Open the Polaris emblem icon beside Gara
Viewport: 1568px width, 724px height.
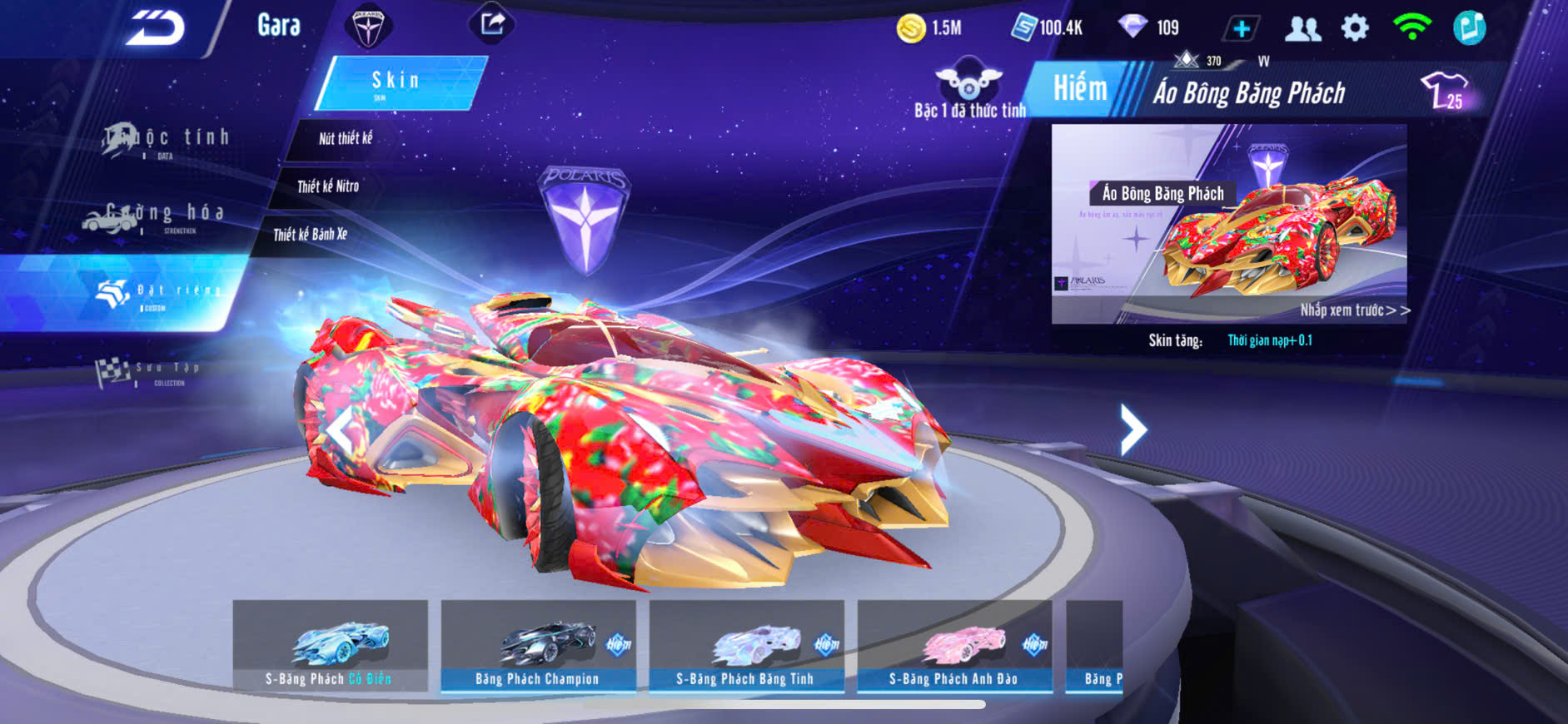pyautogui.click(x=367, y=27)
